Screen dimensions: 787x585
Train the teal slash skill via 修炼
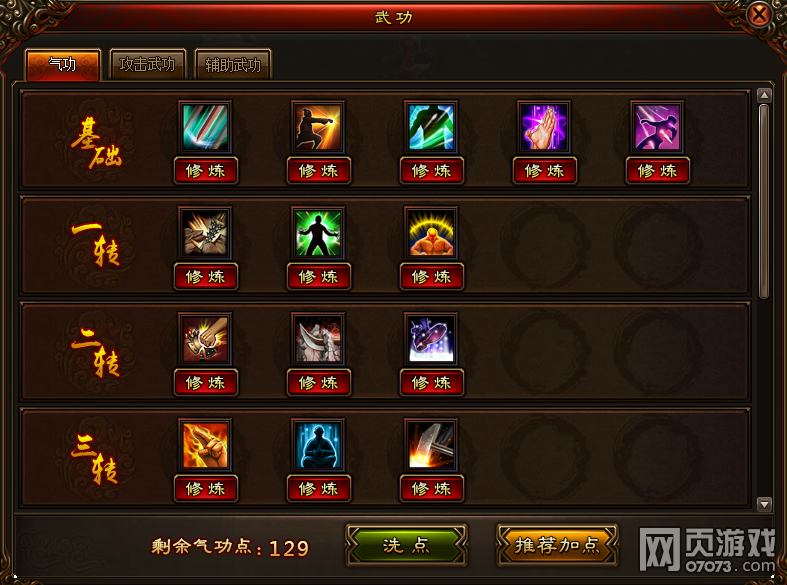click(x=206, y=171)
